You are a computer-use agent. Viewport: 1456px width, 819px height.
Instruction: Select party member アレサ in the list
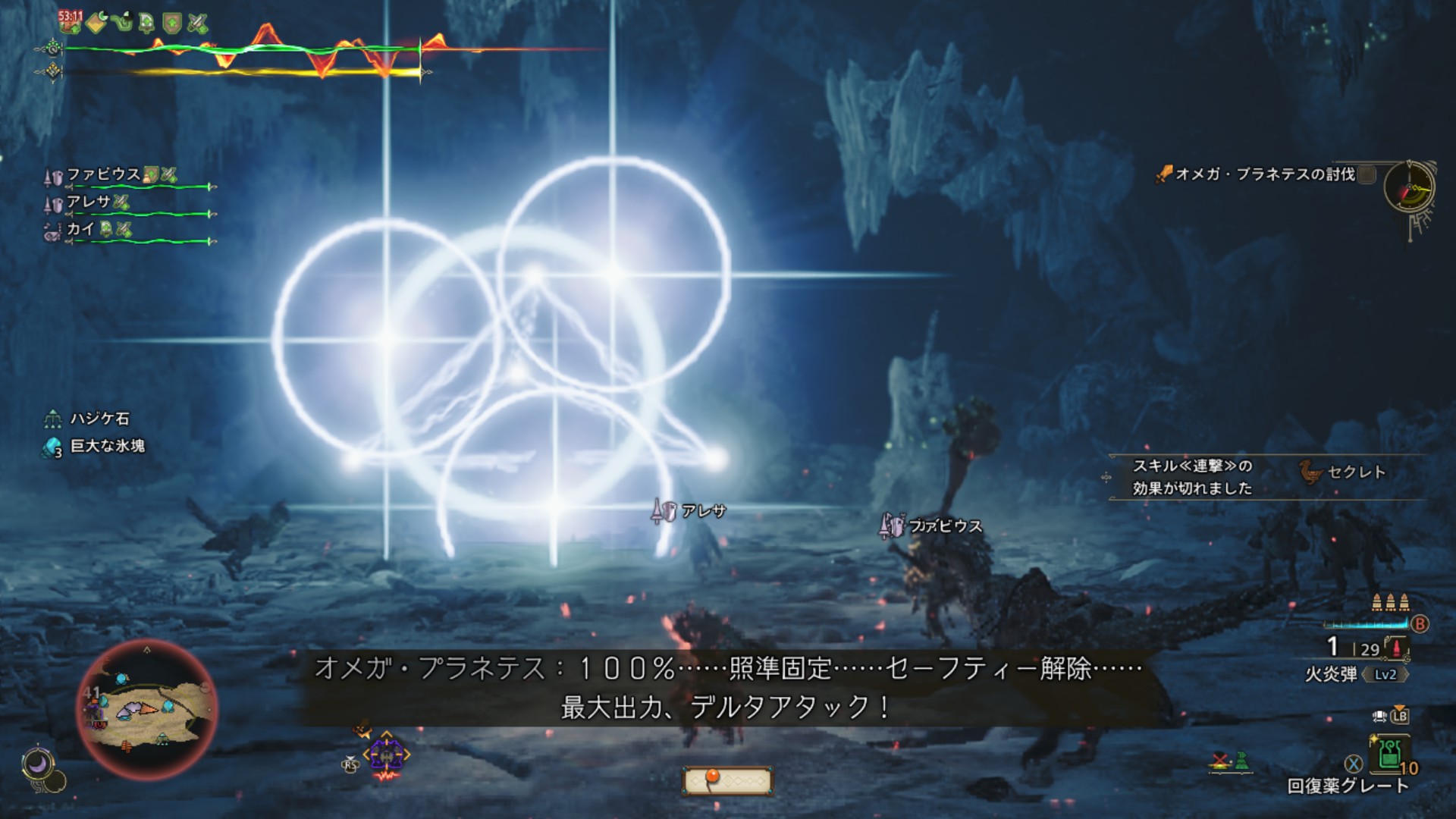89,202
